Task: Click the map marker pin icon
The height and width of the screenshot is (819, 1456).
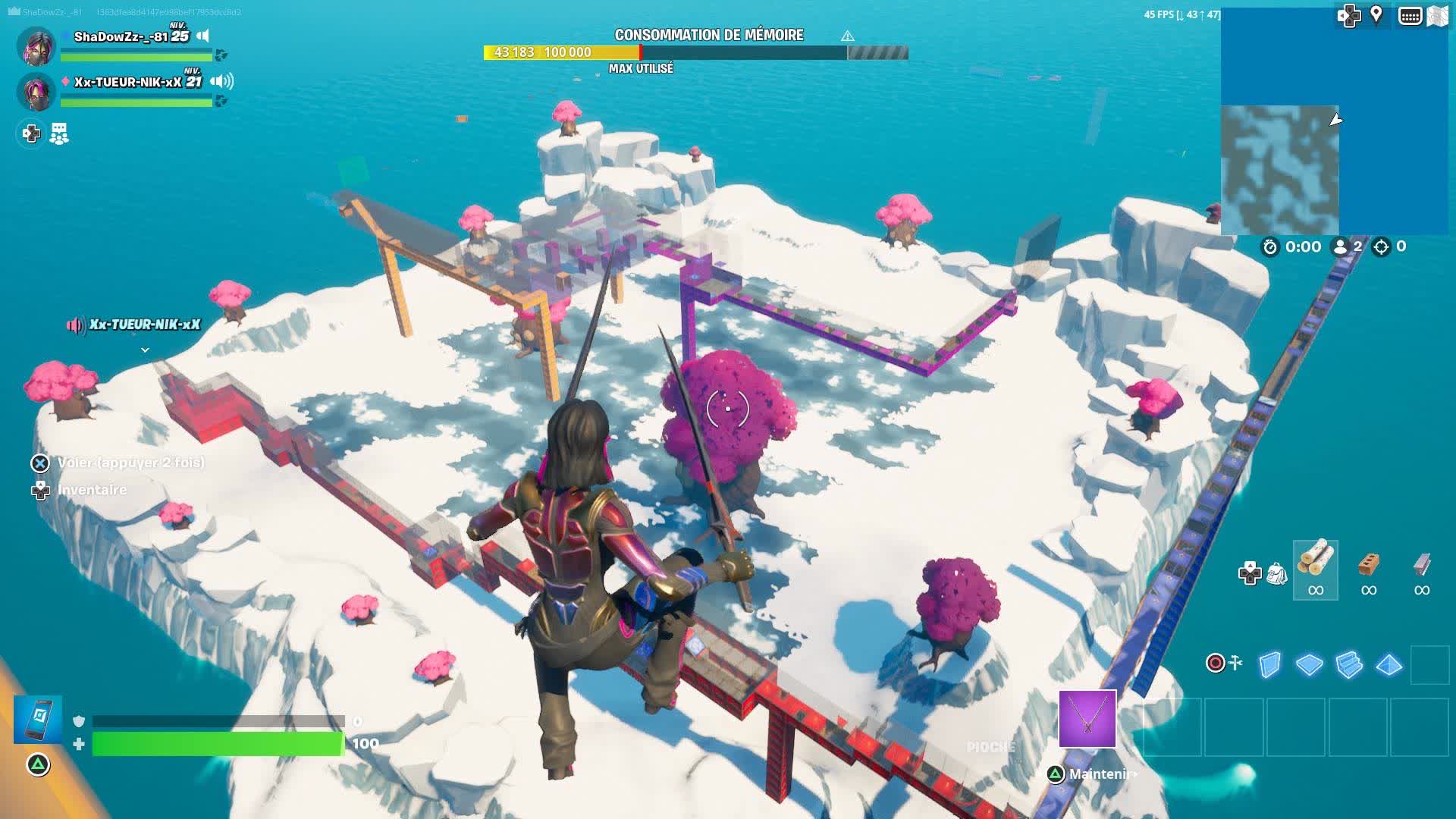Action: point(1376,15)
